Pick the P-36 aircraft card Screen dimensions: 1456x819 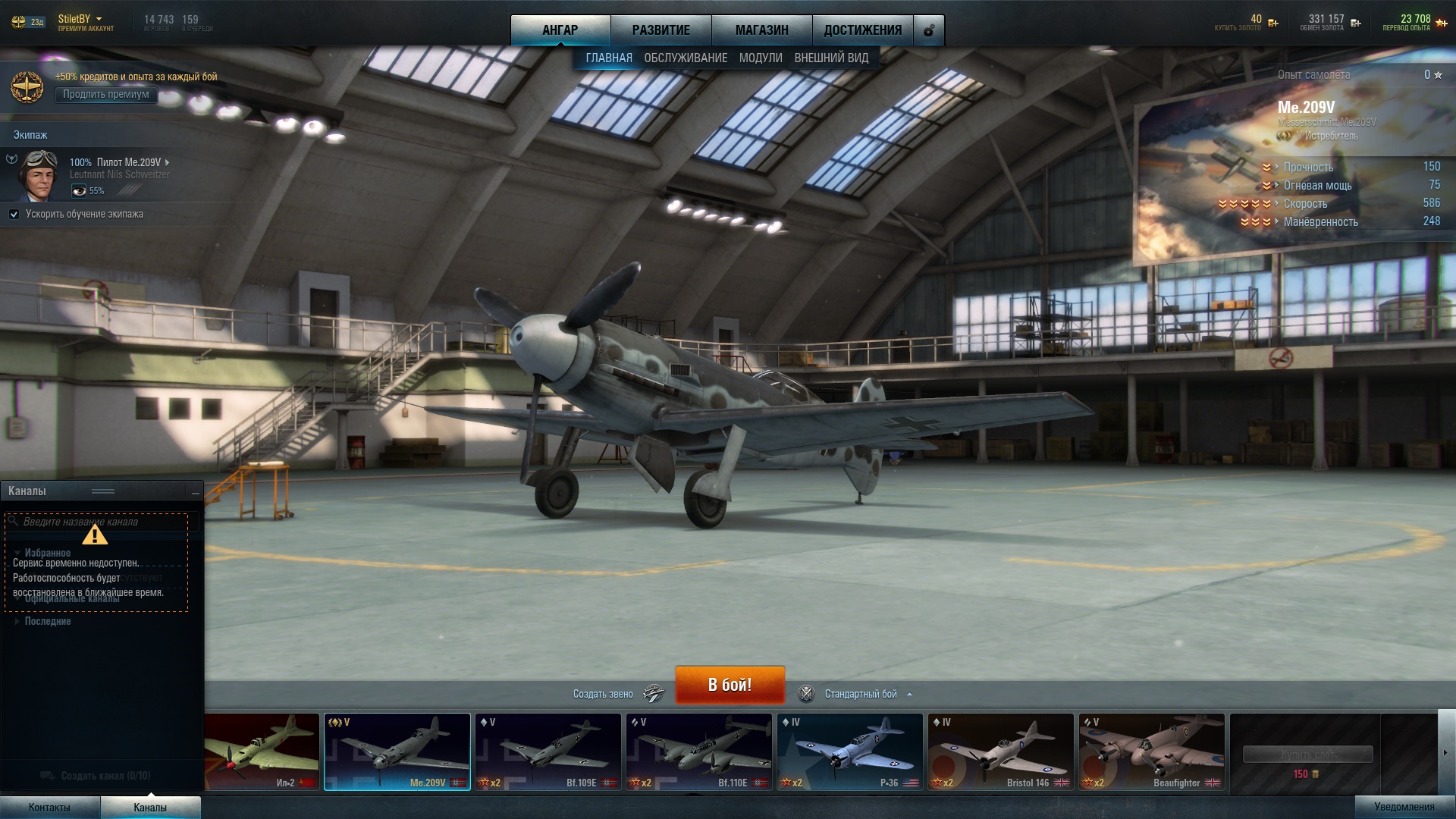tap(849, 752)
